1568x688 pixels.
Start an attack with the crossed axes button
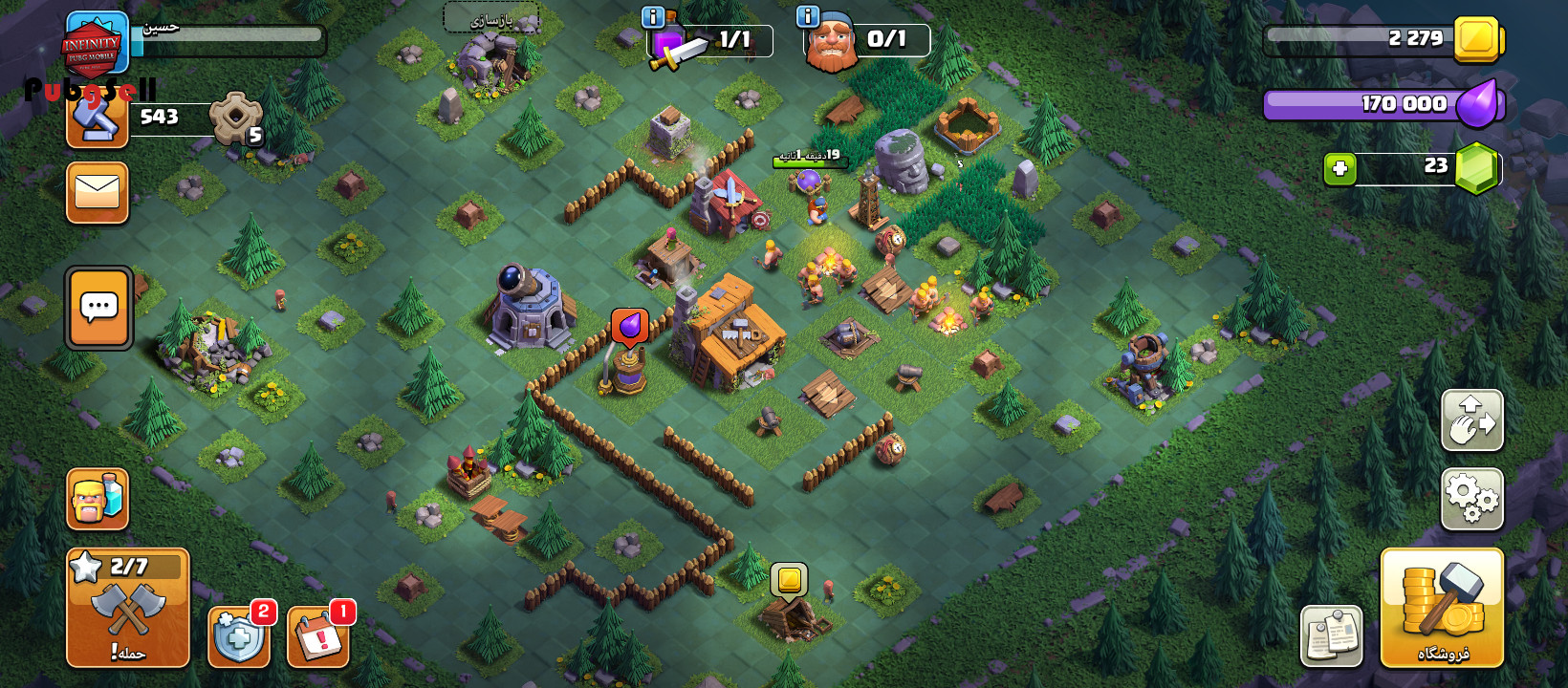(x=128, y=608)
